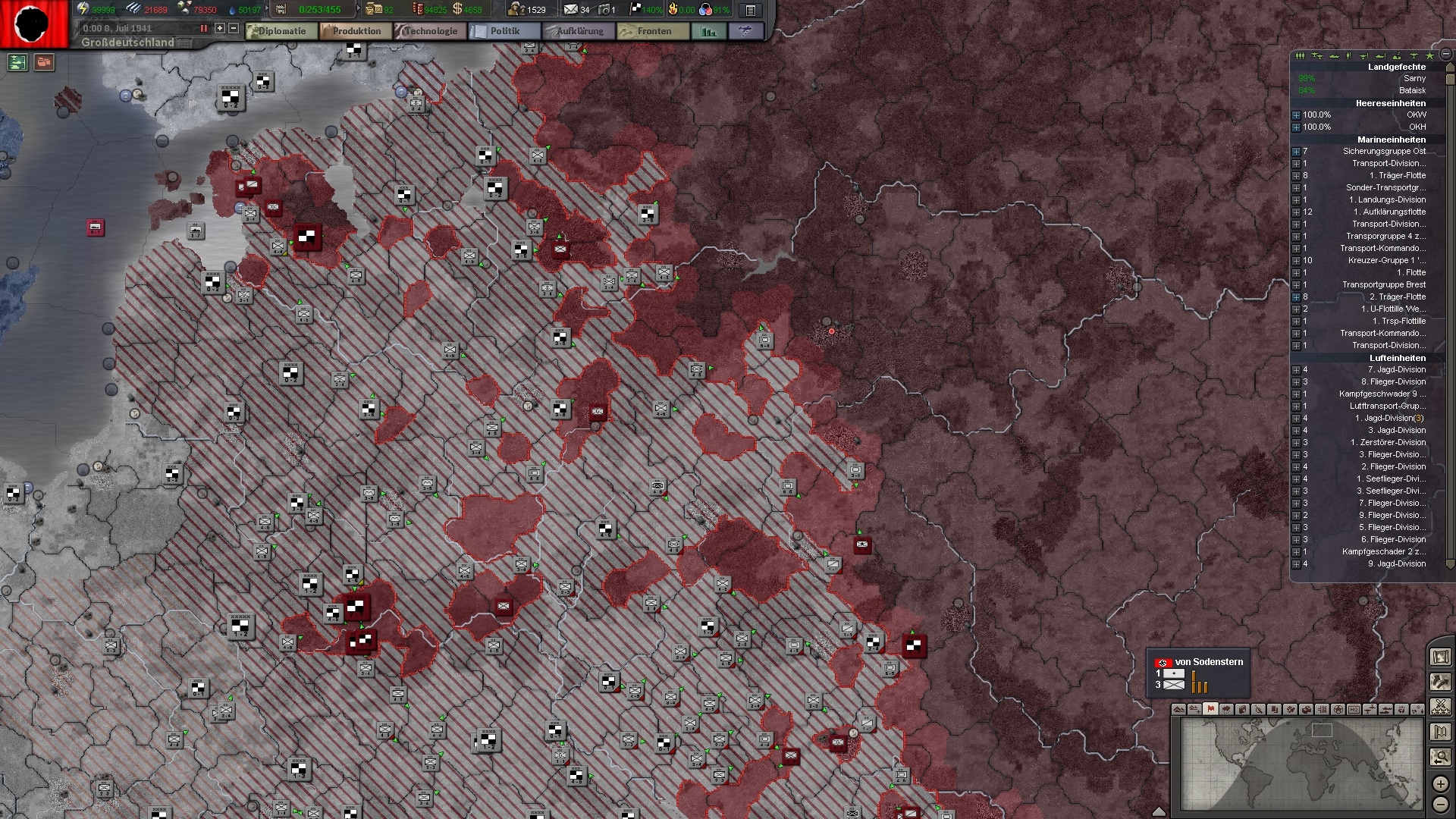This screenshot has height=819, width=1456.
Task: Select the HQ map mode
Action: pyautogui.click(x=1355, y=711)
